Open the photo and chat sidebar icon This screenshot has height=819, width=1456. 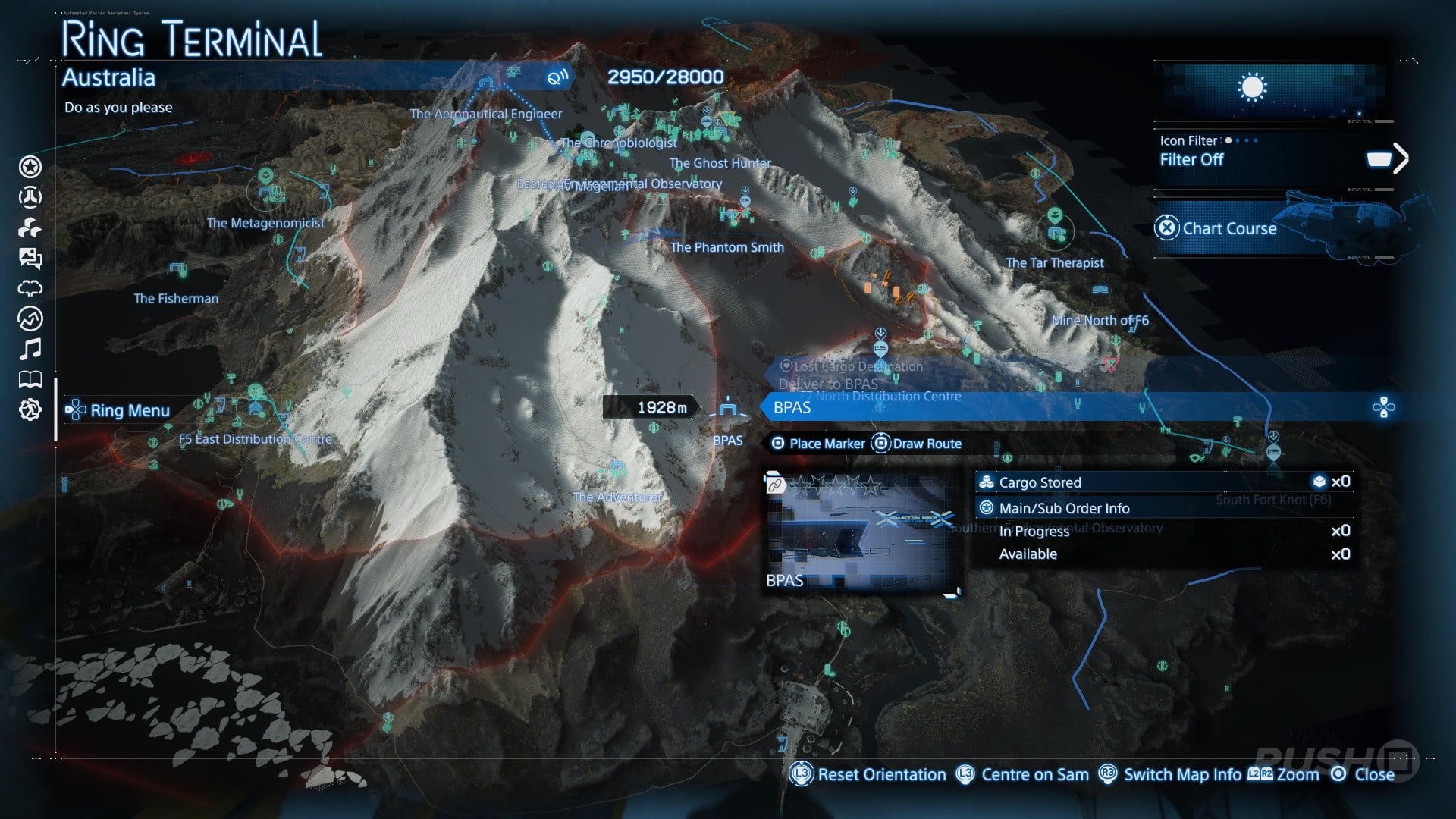click(x=30, y=259)
